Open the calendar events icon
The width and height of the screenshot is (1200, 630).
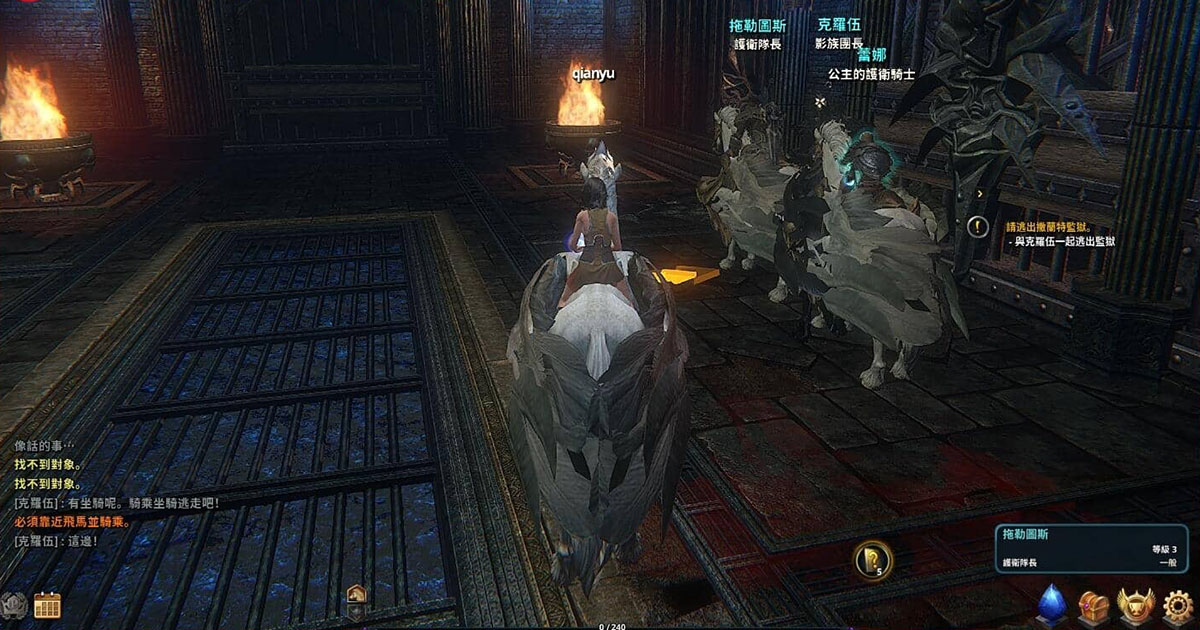point(47,605)
